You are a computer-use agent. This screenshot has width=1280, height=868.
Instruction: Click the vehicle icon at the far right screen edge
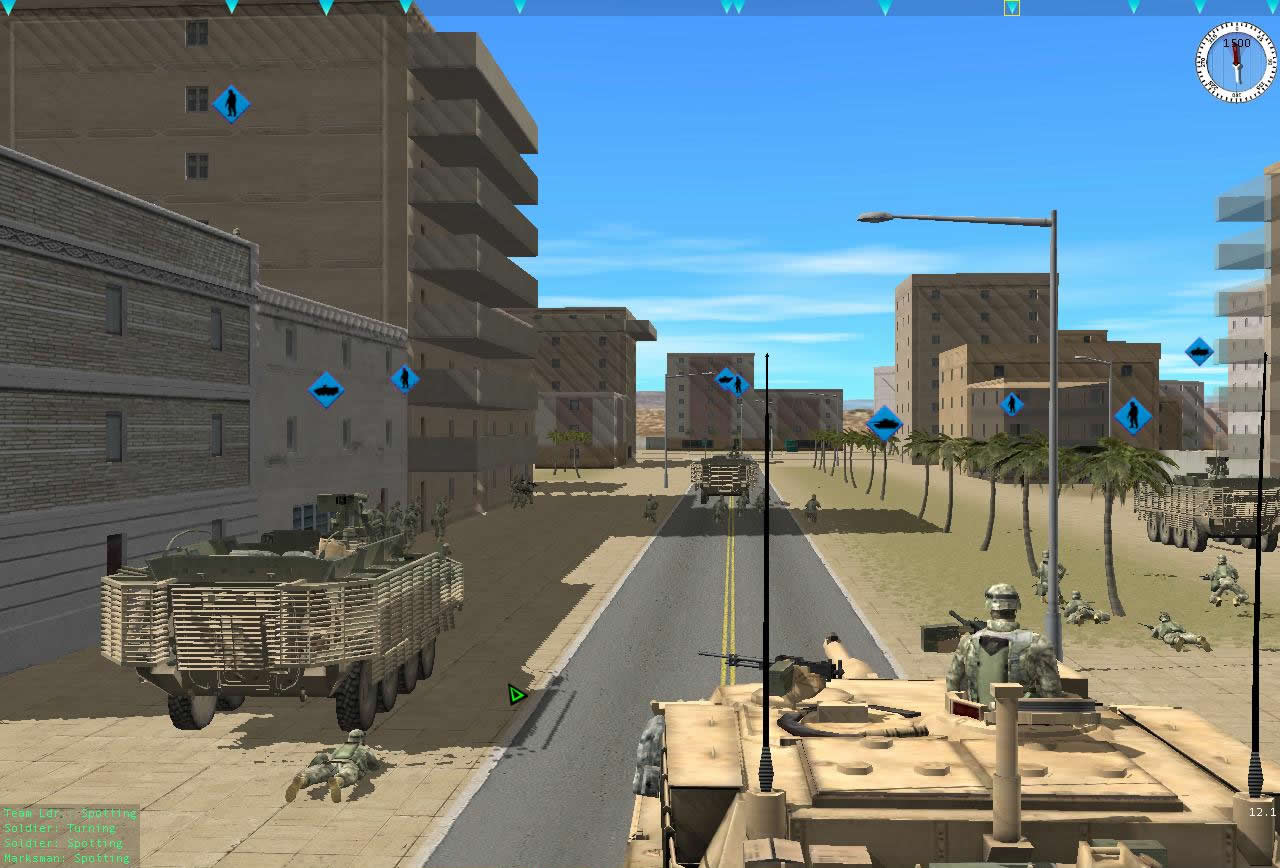1199,352
